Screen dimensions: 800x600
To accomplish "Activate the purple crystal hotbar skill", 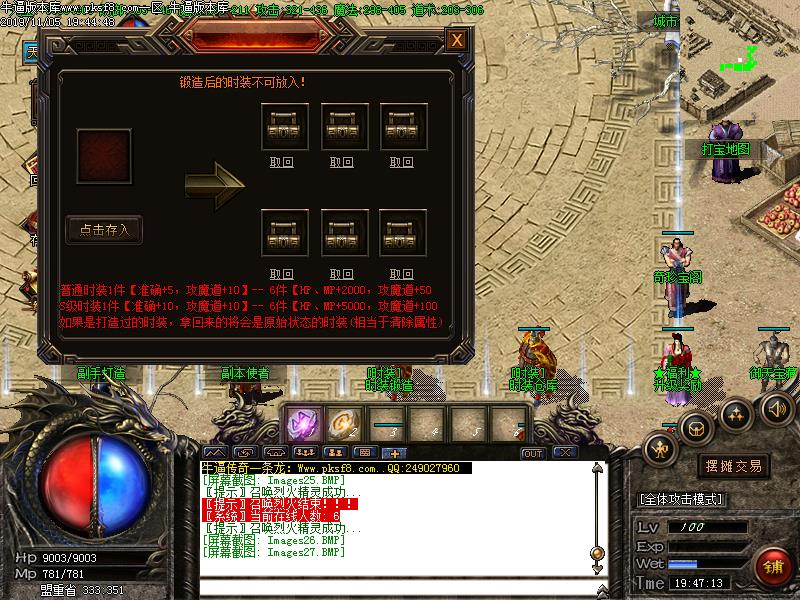I will pos(302,424).
